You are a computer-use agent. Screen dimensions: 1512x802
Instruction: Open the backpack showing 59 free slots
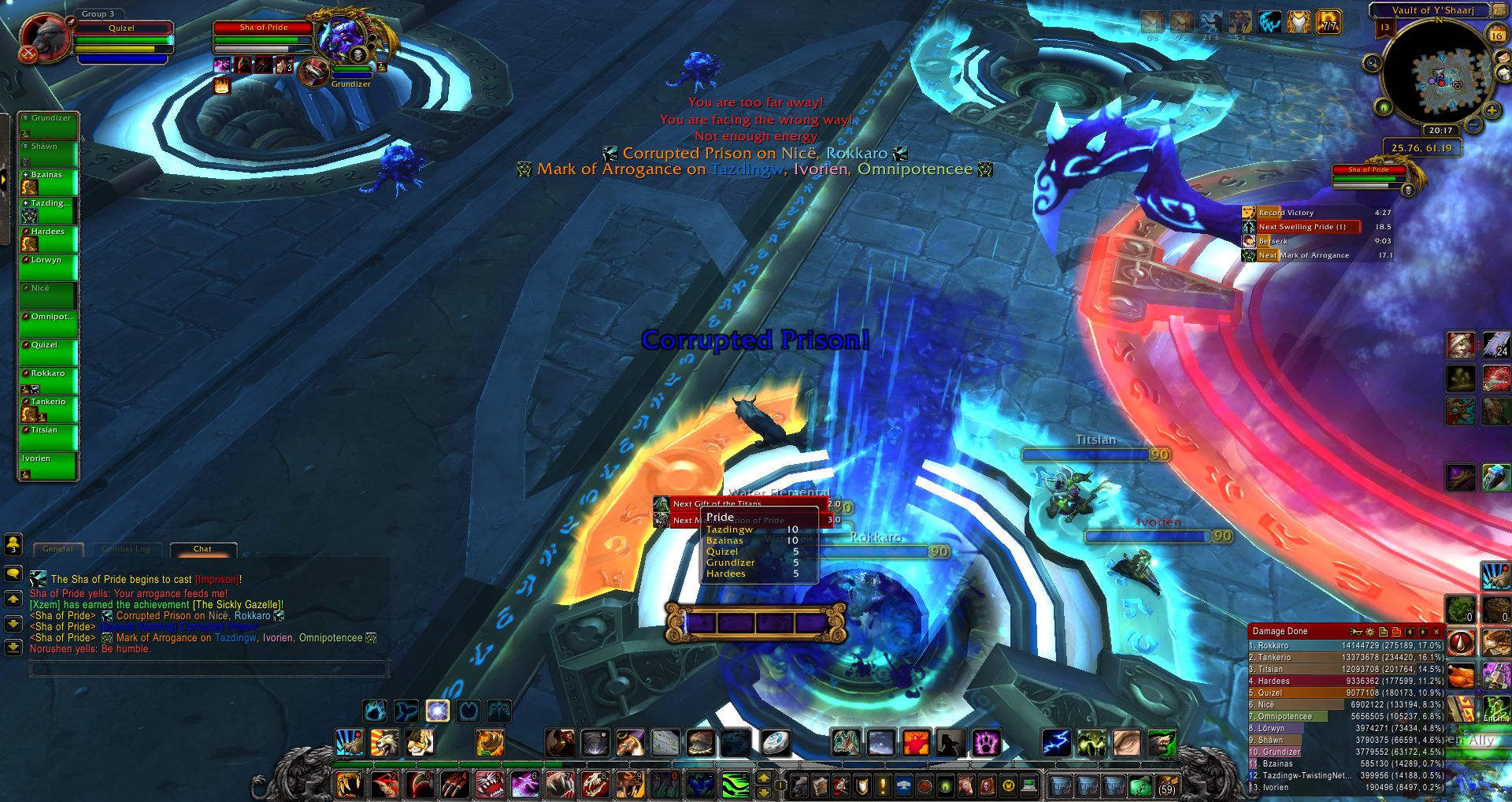pos(1165,785)
